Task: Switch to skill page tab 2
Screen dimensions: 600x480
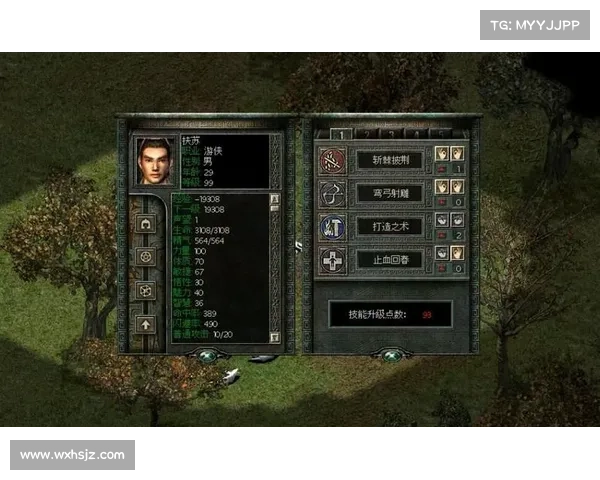Action: coord(366,133)
